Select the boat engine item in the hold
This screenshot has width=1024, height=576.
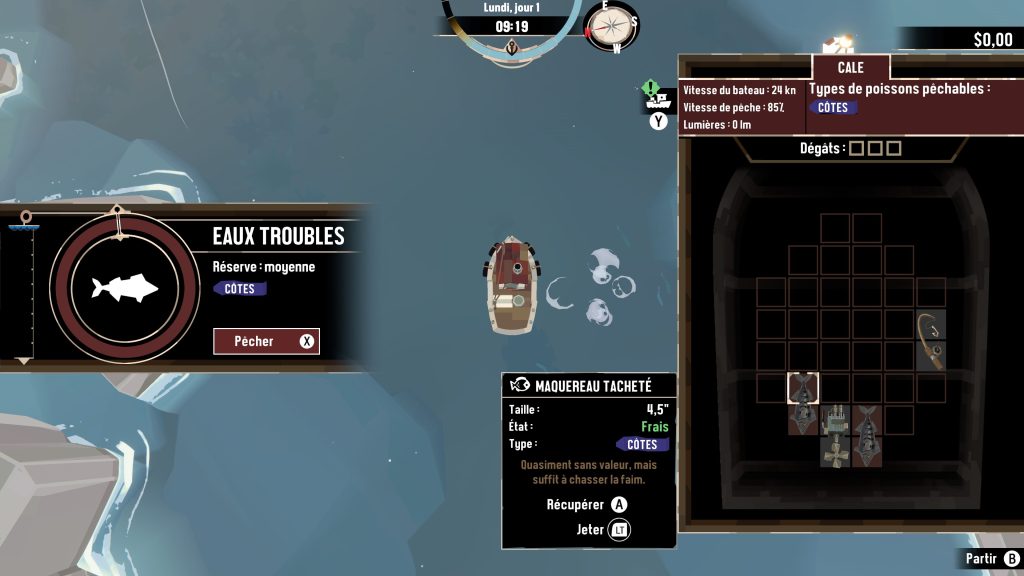coord(836,434)
